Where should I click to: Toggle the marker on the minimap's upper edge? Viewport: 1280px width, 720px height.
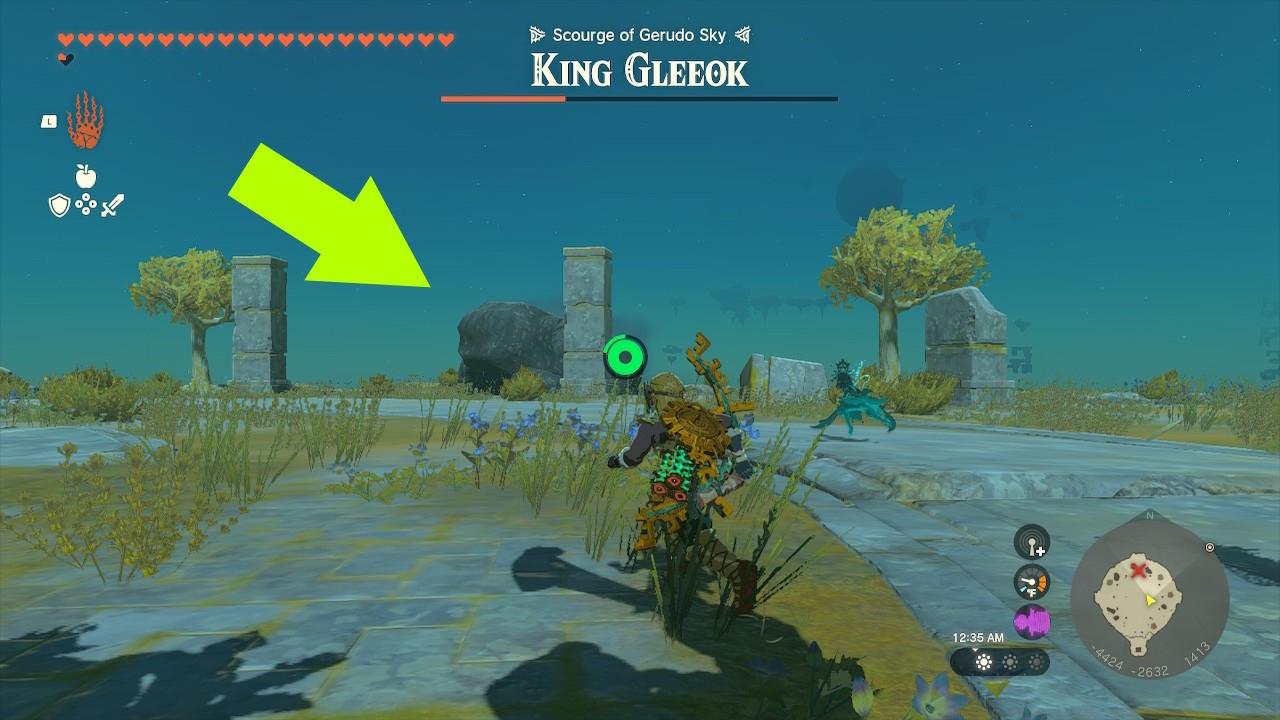[1209, 547]
